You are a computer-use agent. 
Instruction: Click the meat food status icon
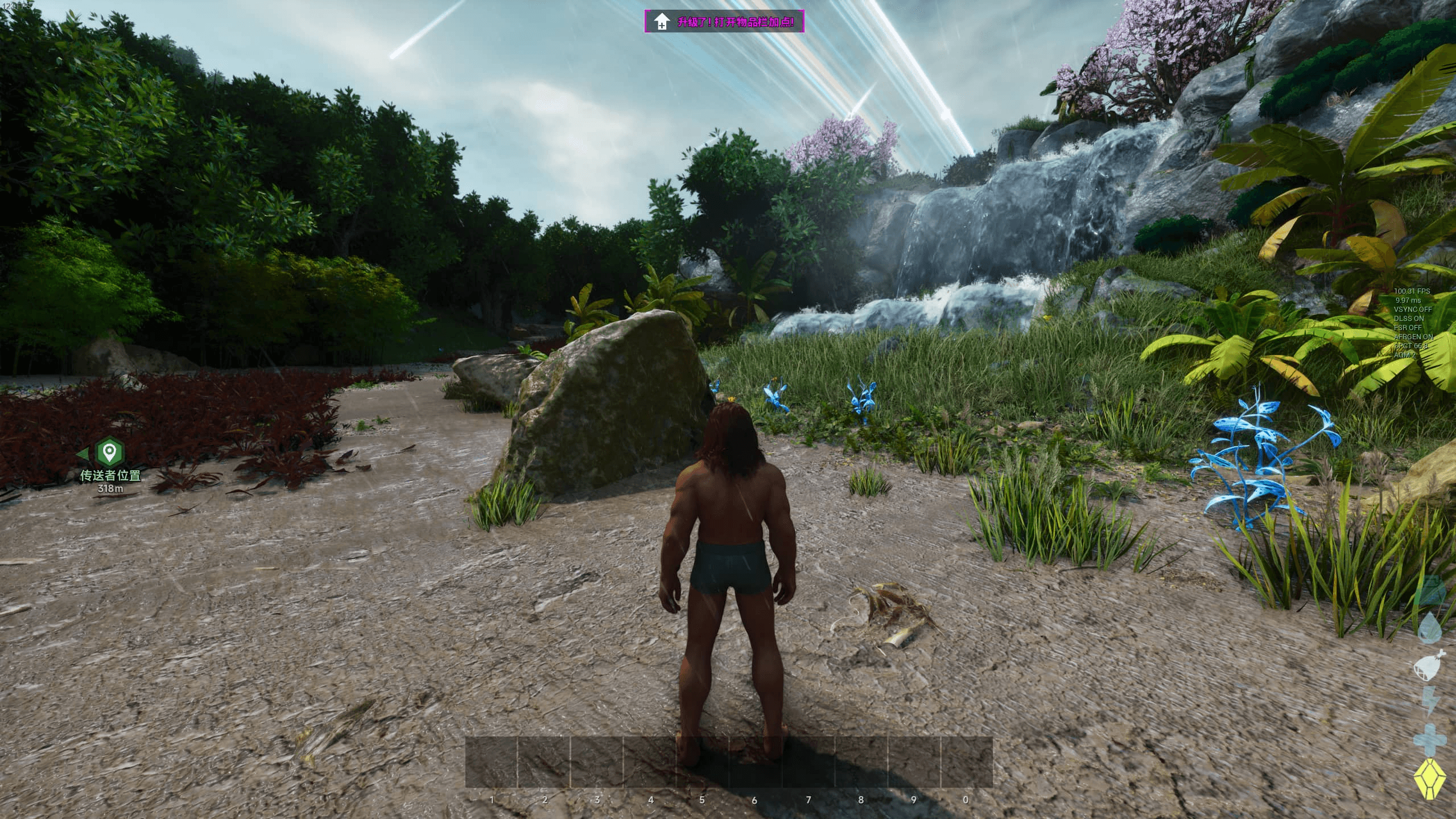click(1430, 665)
